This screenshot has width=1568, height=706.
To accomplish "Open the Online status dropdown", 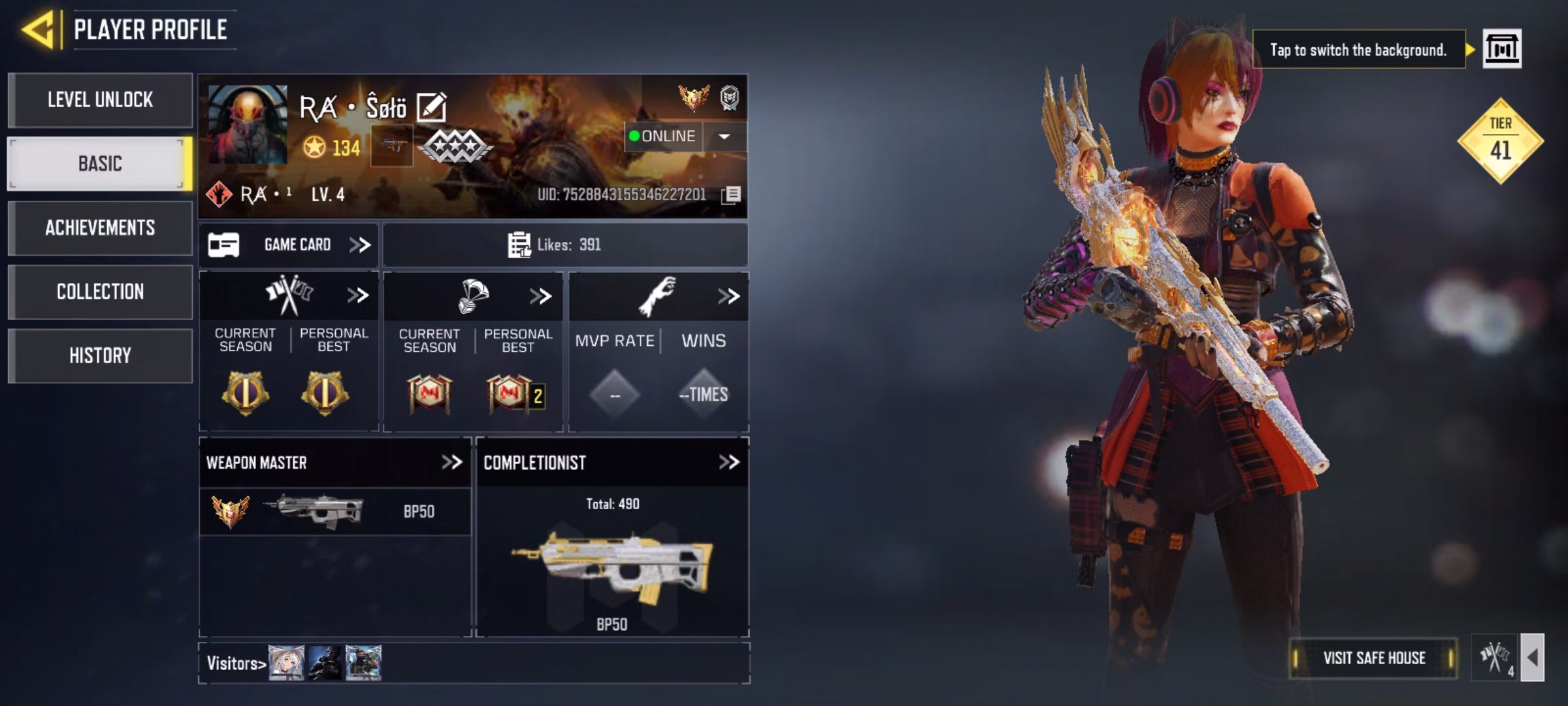I will click(724, 137).
